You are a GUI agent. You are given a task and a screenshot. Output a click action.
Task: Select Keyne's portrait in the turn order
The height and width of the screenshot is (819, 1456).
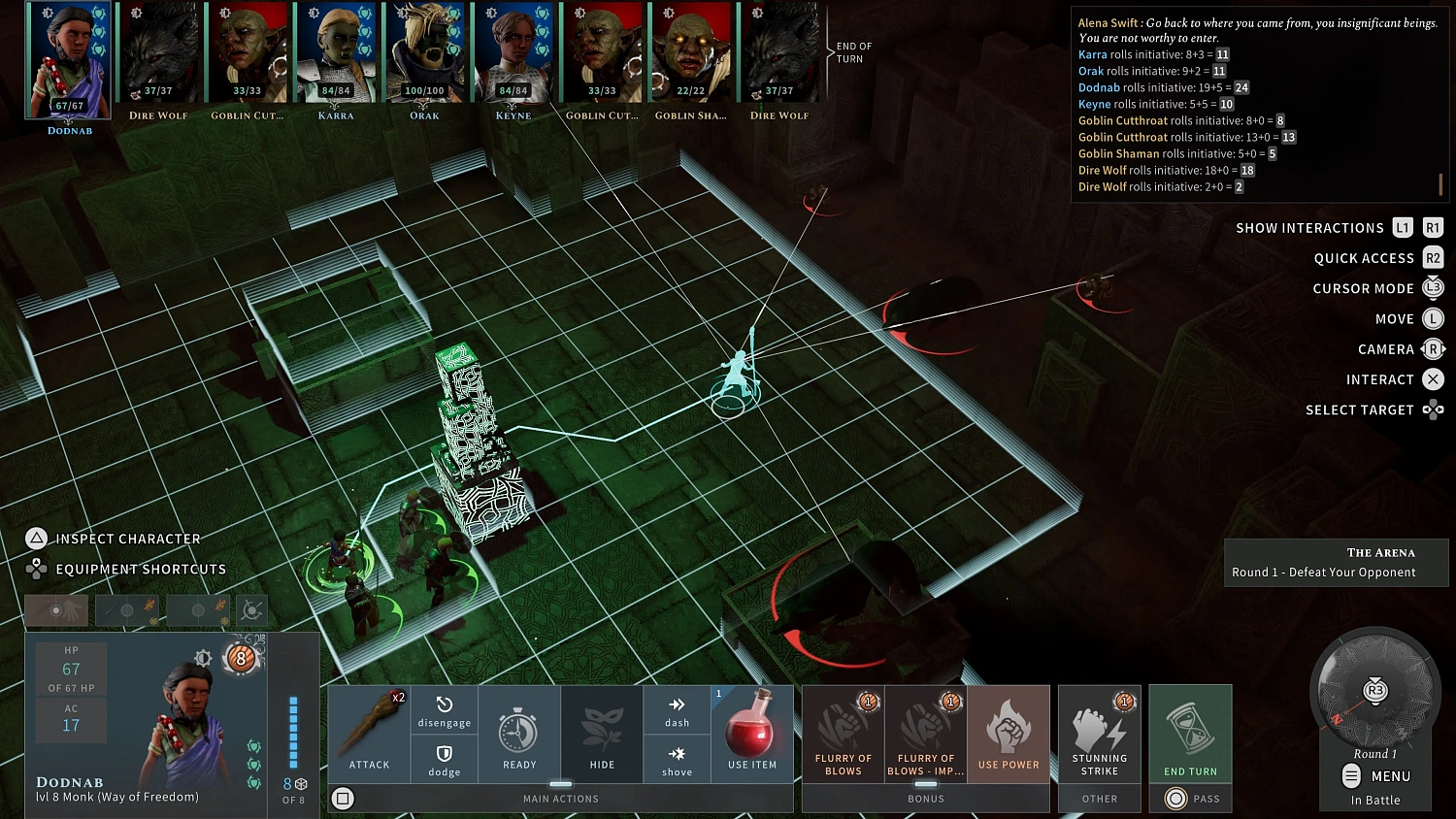point(513,52)
